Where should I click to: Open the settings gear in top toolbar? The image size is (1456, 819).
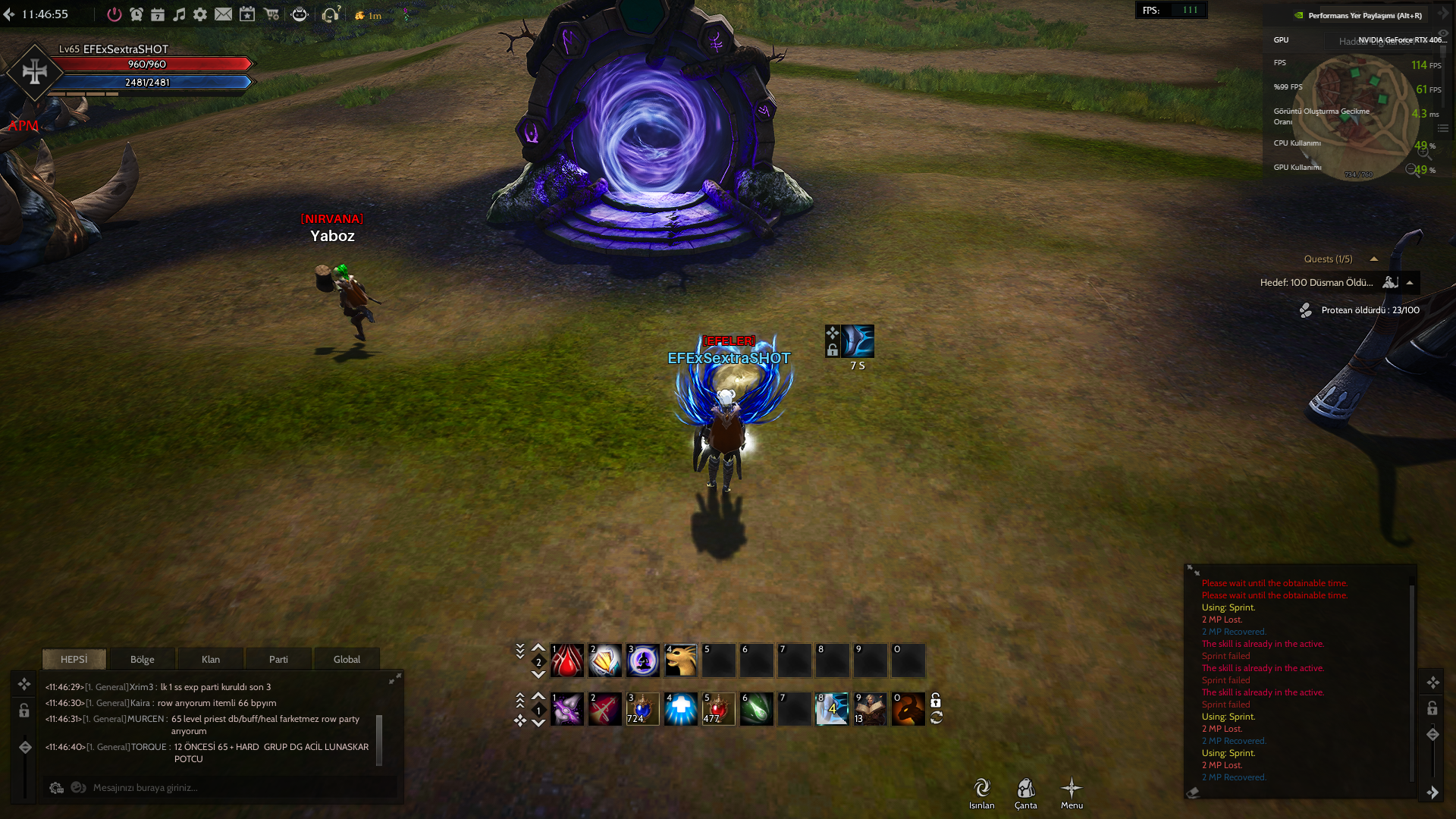pos(200,14)
